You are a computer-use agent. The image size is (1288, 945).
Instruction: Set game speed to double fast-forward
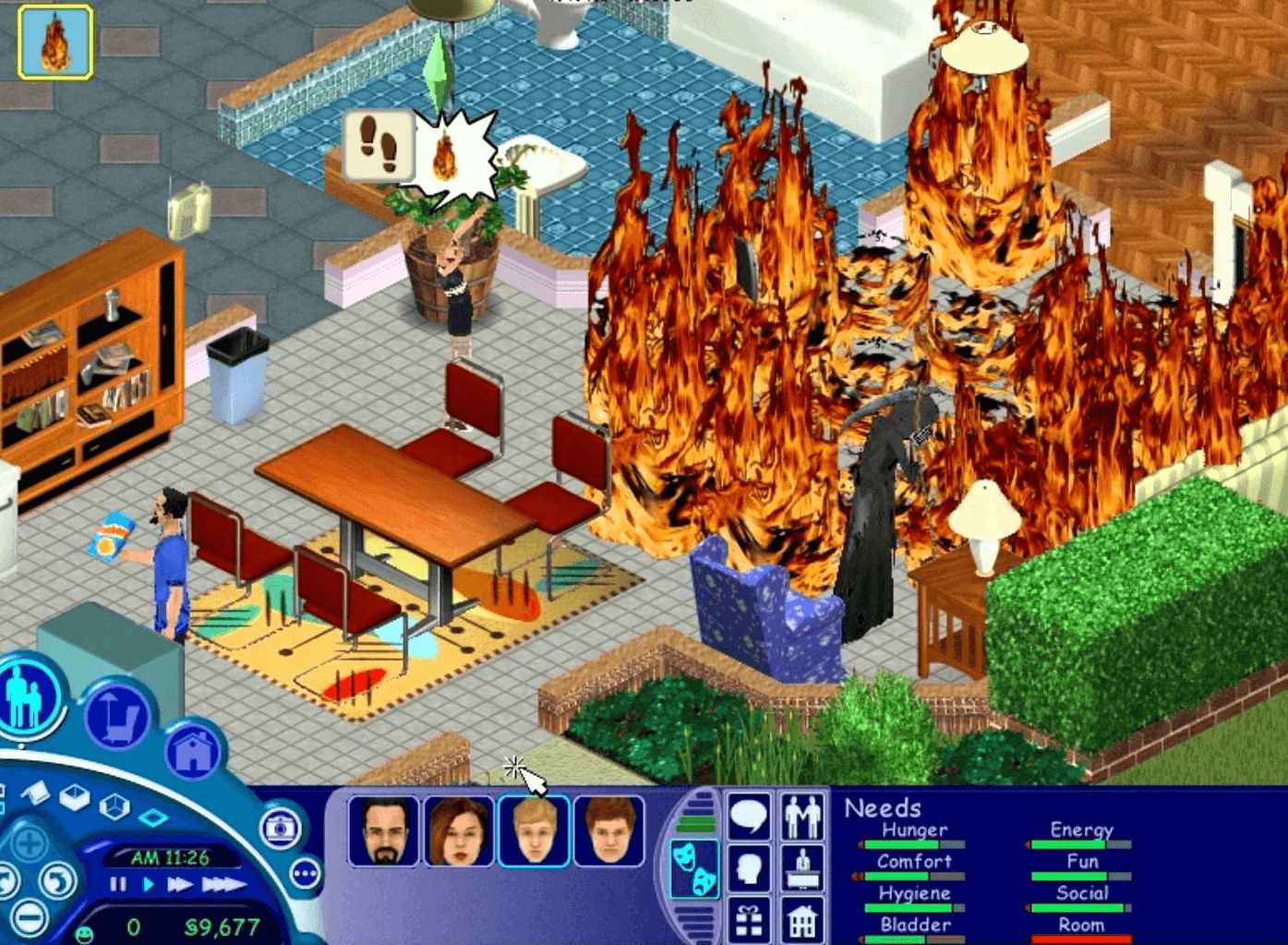179,884
